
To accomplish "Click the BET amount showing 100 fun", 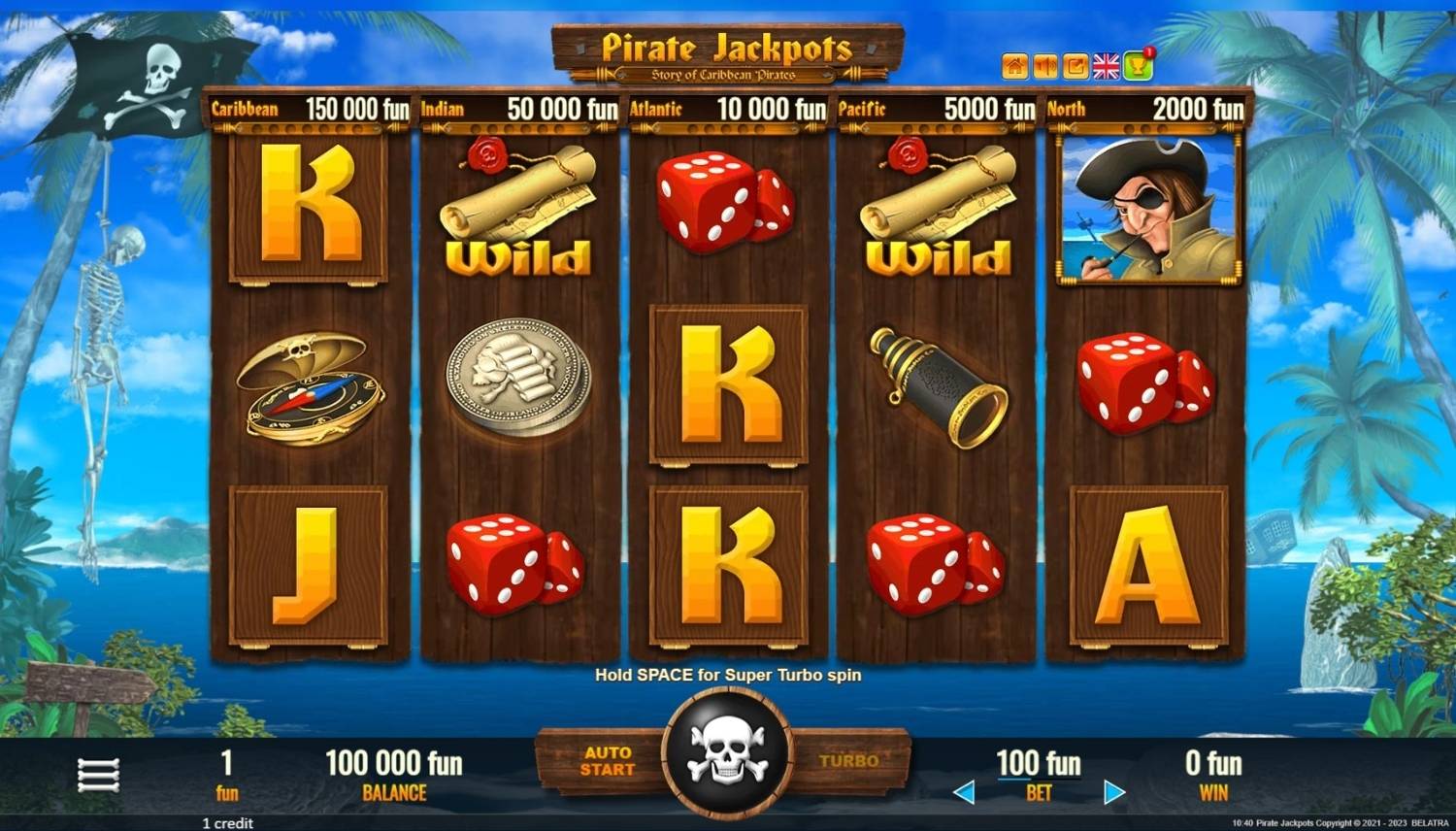I will click(x=1038, y=765).
